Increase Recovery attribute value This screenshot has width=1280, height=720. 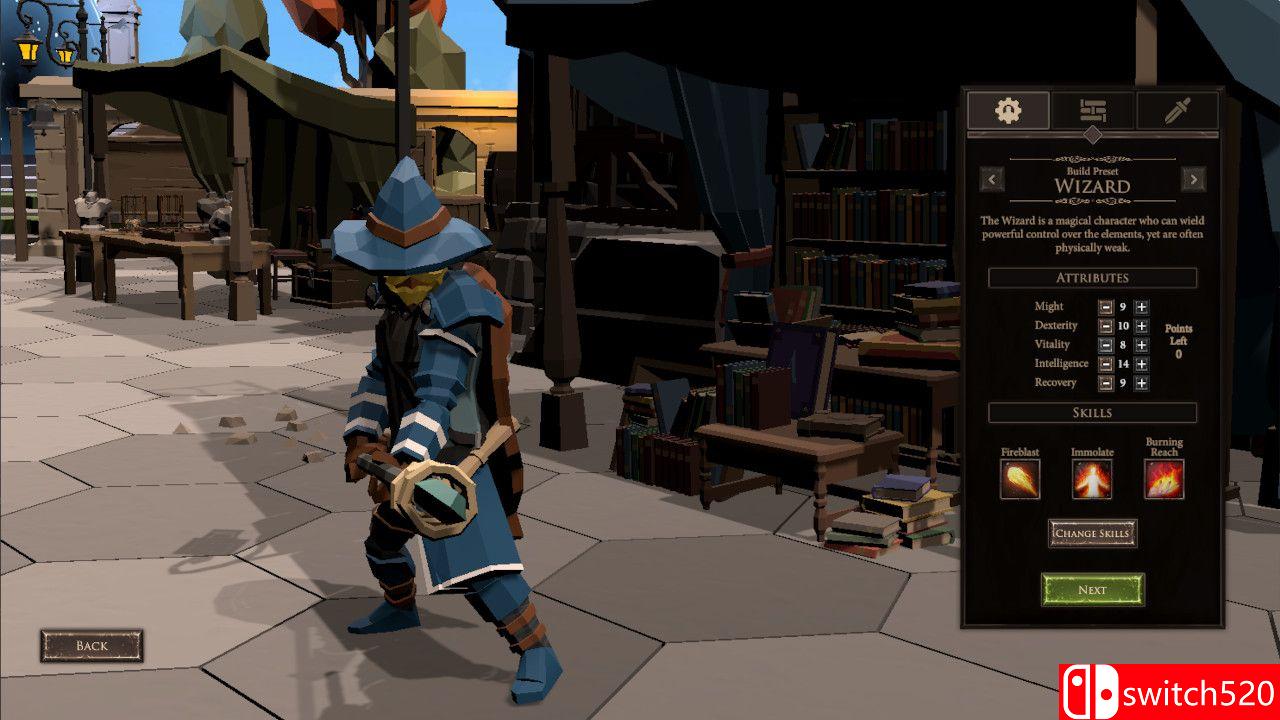tap(1141, 382)
